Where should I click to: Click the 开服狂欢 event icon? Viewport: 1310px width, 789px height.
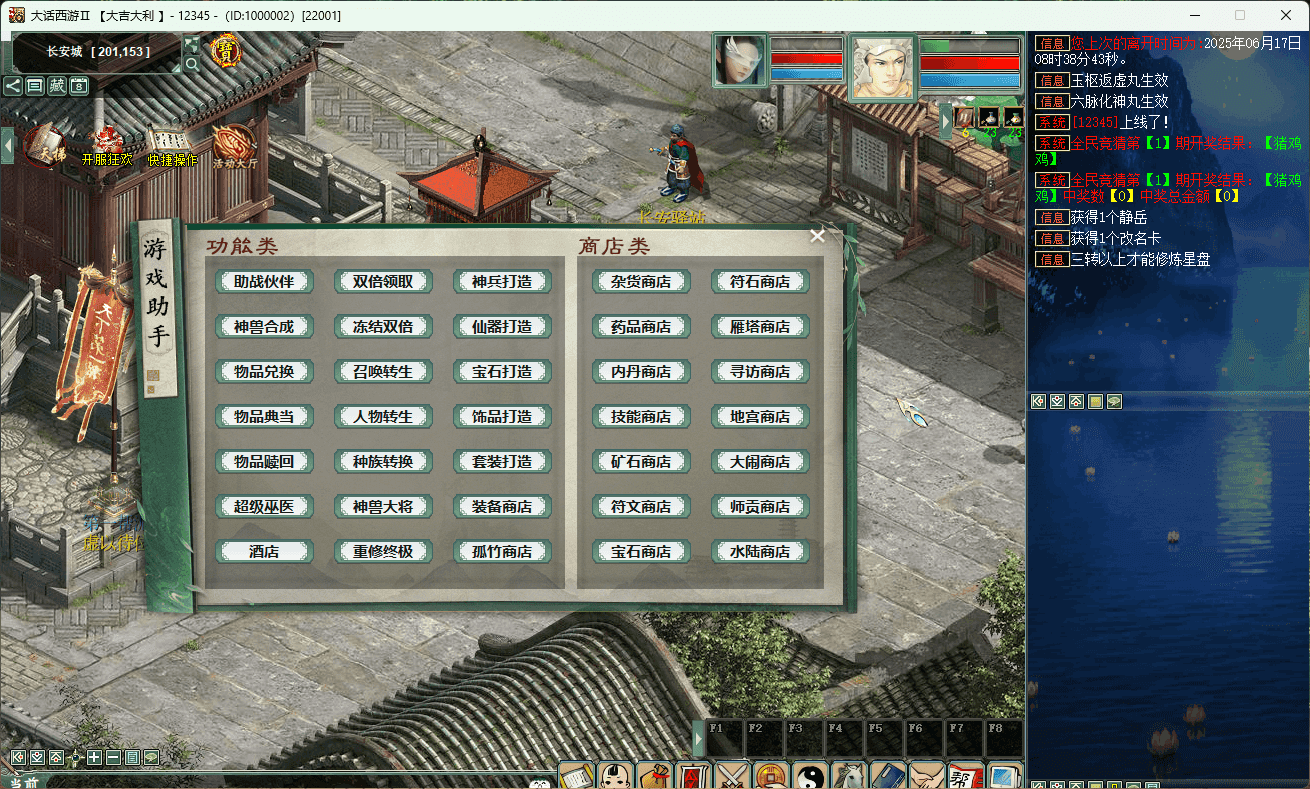(107, 146)
